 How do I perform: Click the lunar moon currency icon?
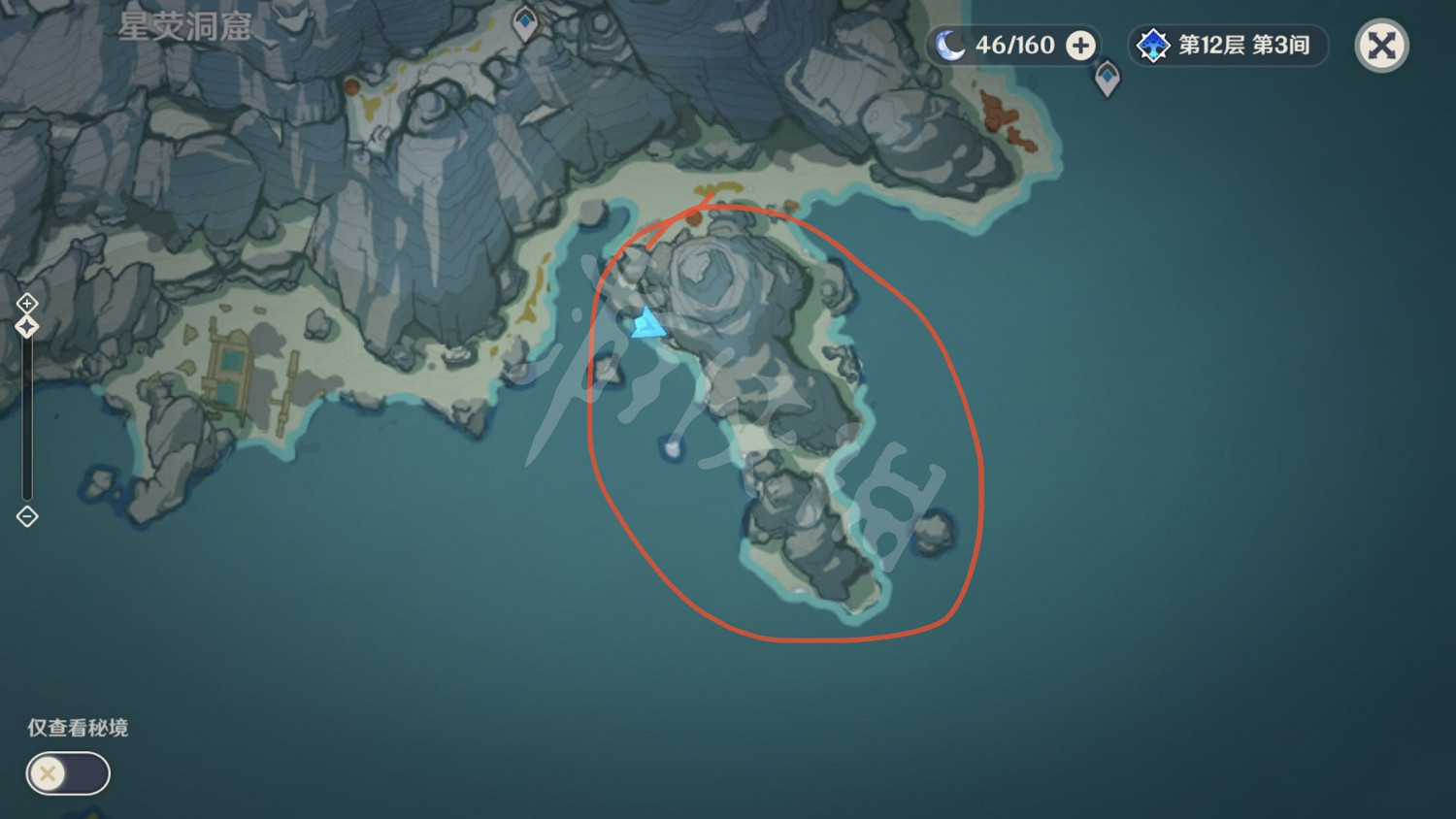(951, 45)
